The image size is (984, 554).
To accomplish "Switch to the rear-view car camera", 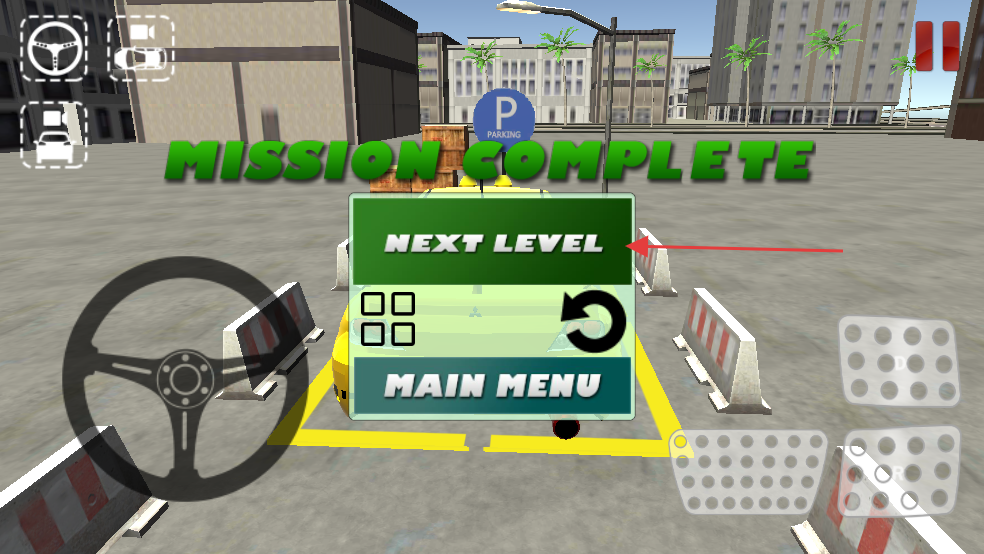I will [x=53, y=135].
